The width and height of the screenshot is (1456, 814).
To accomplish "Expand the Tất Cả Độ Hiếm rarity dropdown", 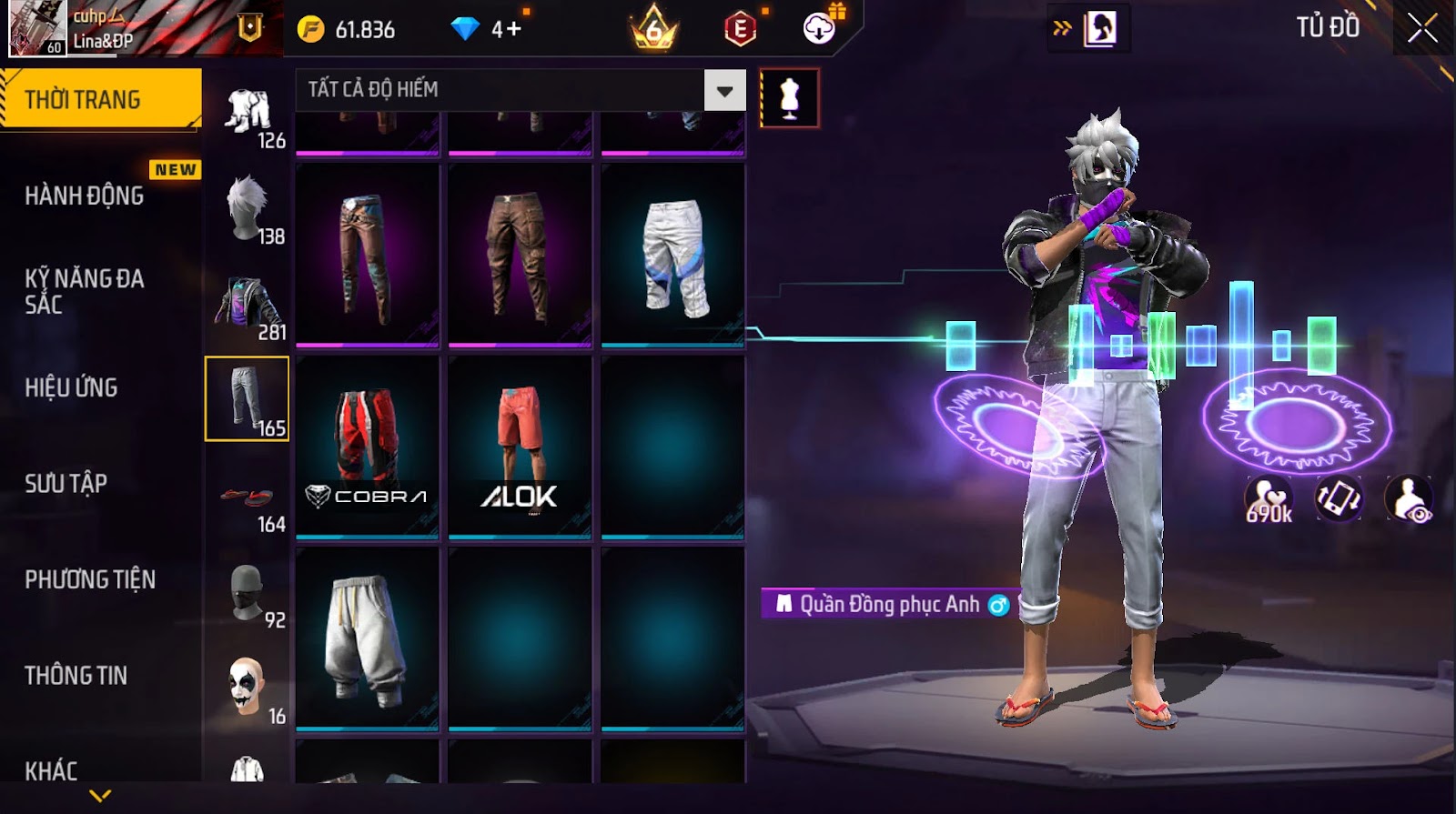I will tap(724, 90).
